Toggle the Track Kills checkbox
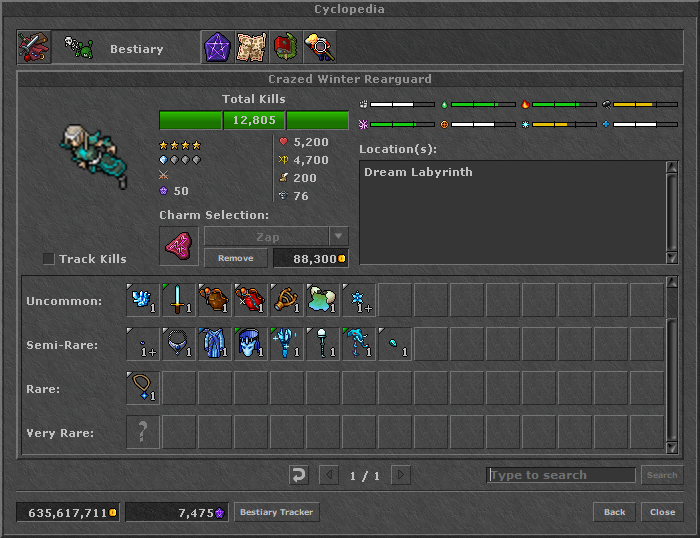700x538 pixels. point(49,259)
